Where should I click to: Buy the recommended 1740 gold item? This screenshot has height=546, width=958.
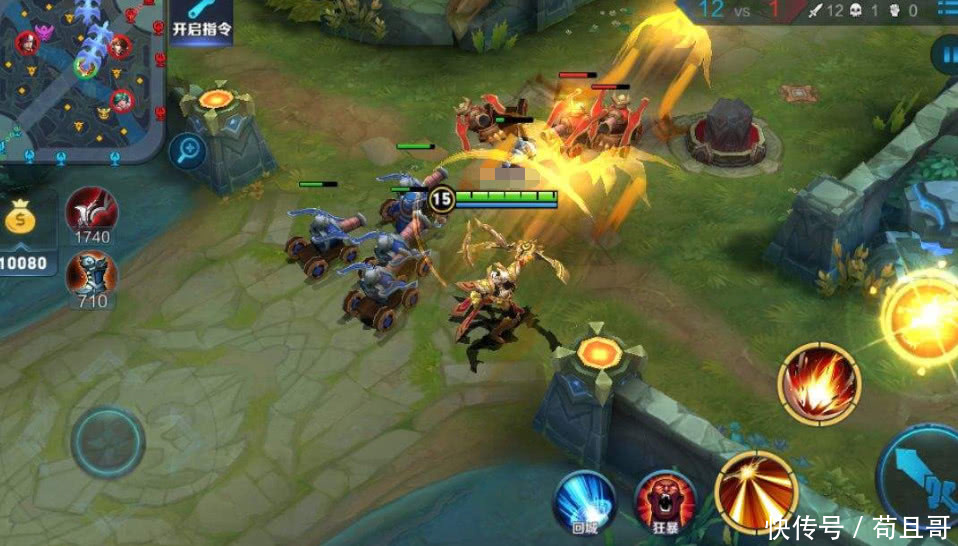point(91,211)
